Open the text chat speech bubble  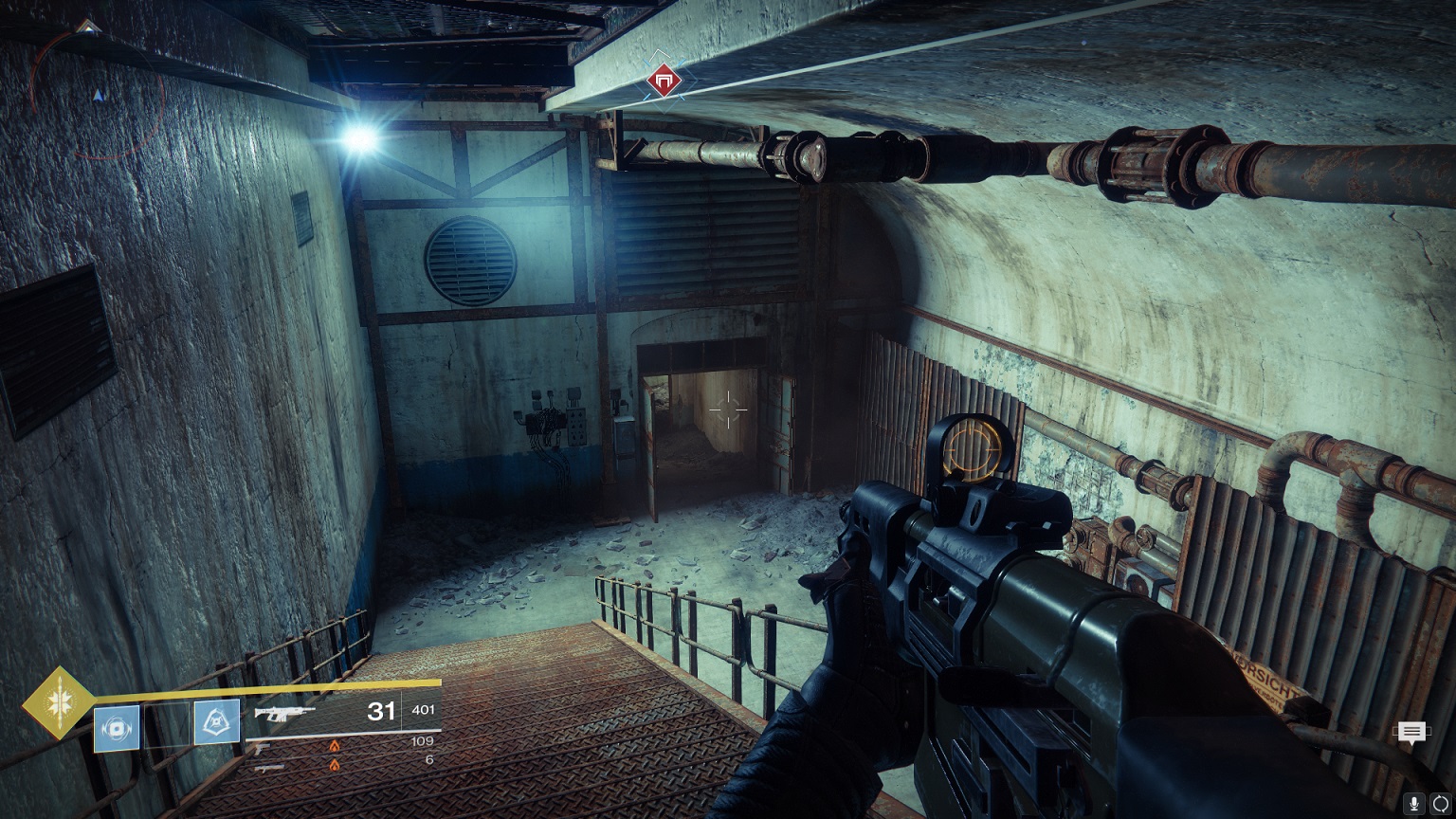1411,732
